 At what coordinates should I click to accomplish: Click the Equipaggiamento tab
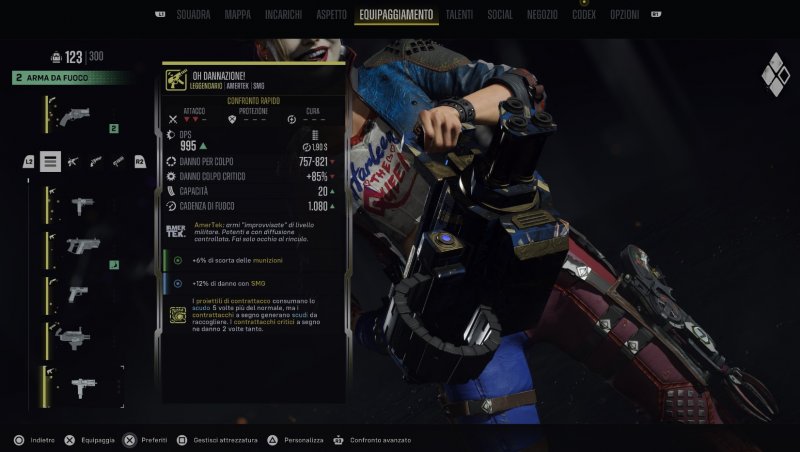click(x=395, y=15)
